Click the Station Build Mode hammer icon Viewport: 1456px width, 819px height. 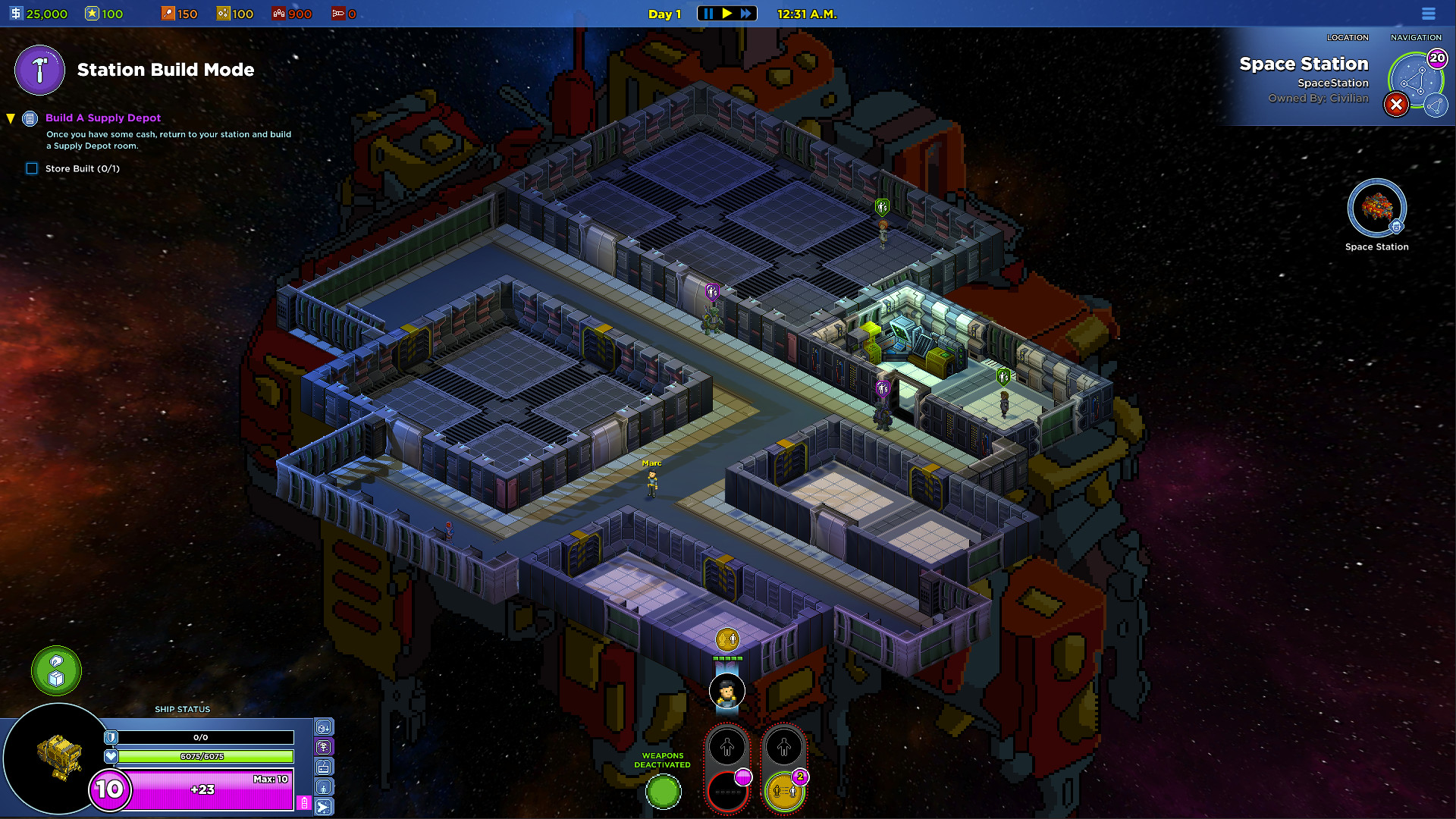click(x=39, y=71)
